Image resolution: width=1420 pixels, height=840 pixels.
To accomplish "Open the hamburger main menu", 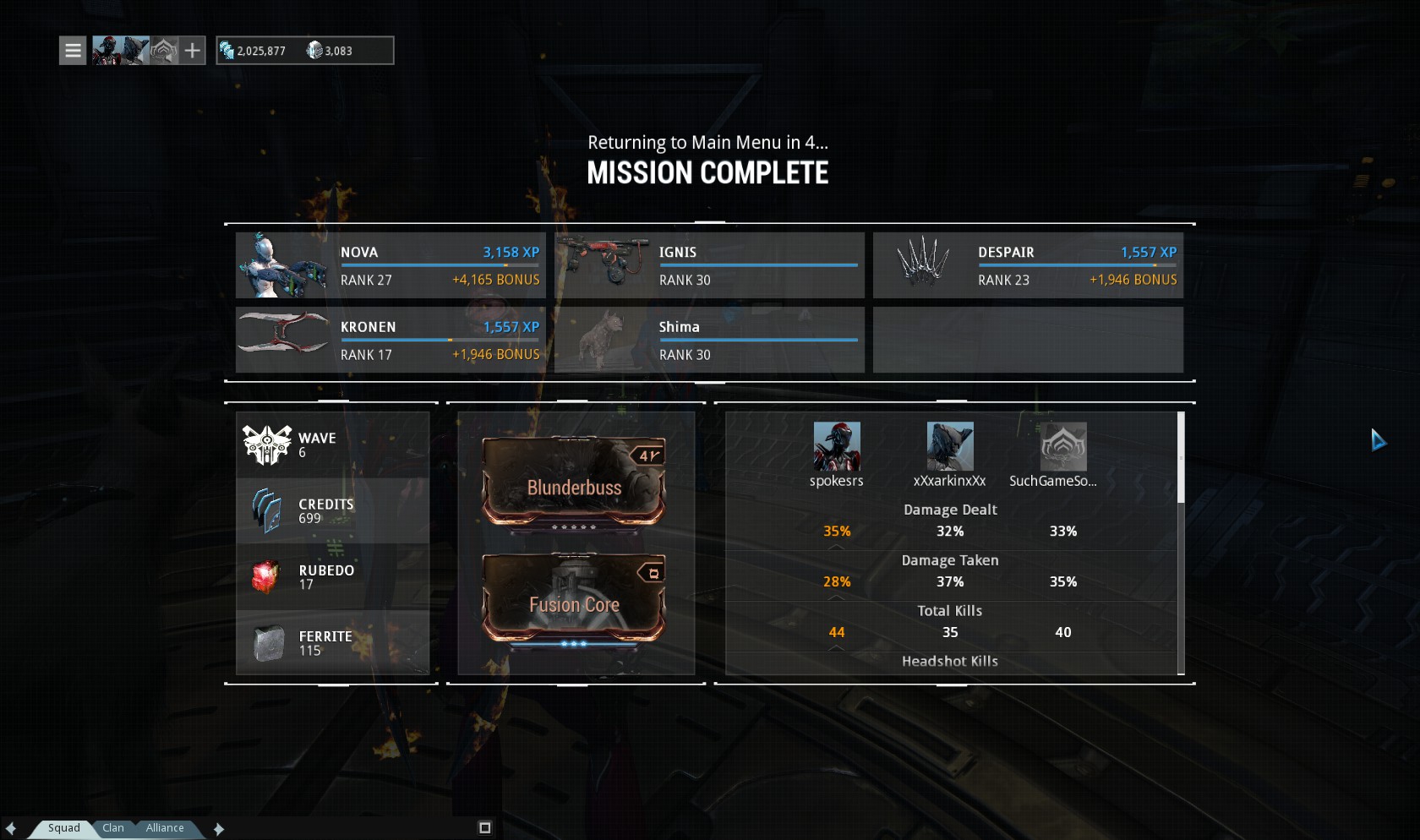I will pos(73,51).
